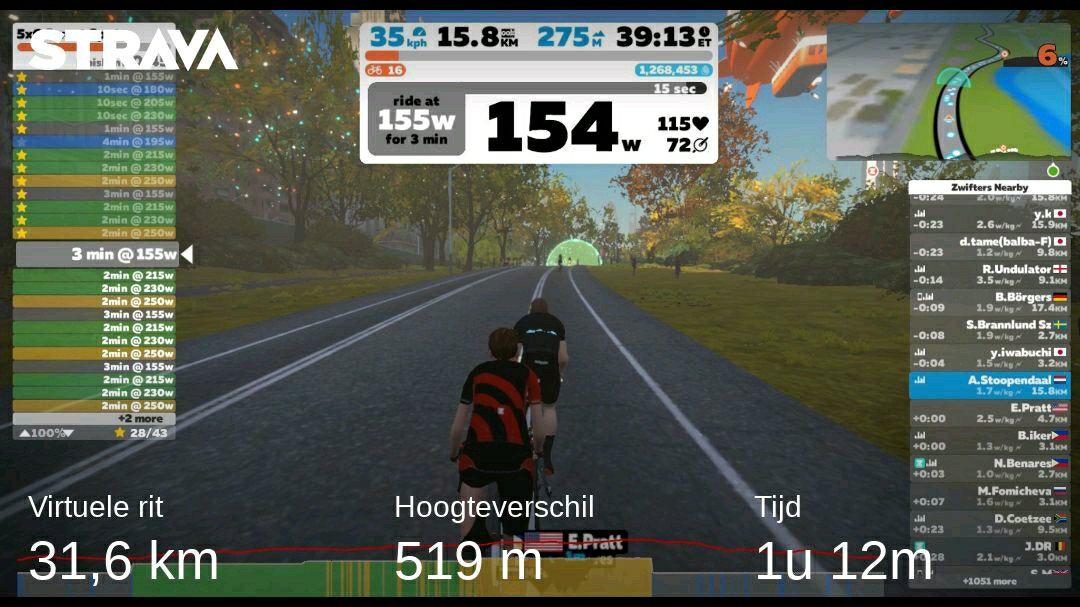Select y.iwabuchi in Zwifters Nearby
1080x607 pixels.
[989, 357]
